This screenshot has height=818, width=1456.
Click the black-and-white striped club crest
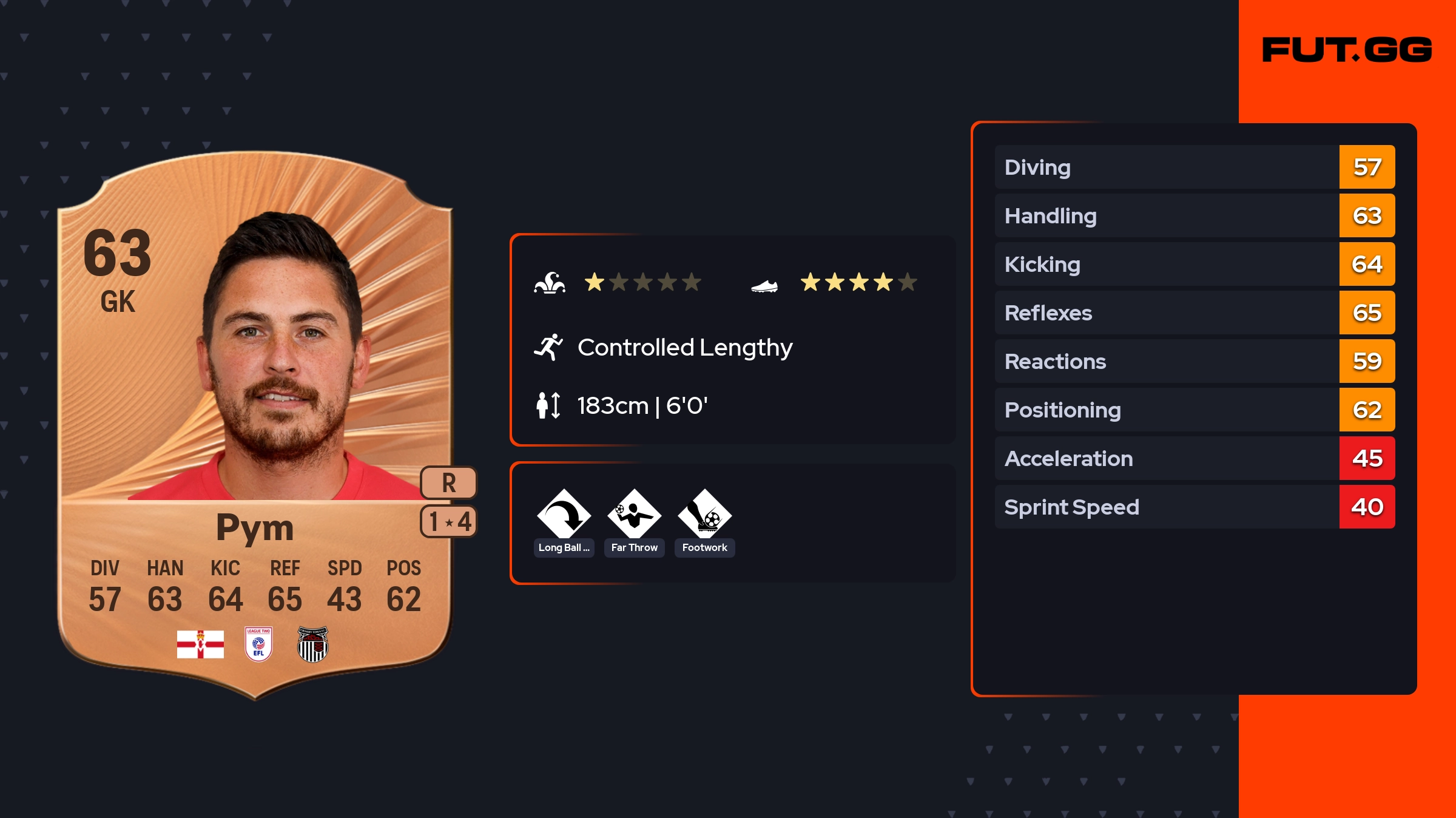[313, 644]
